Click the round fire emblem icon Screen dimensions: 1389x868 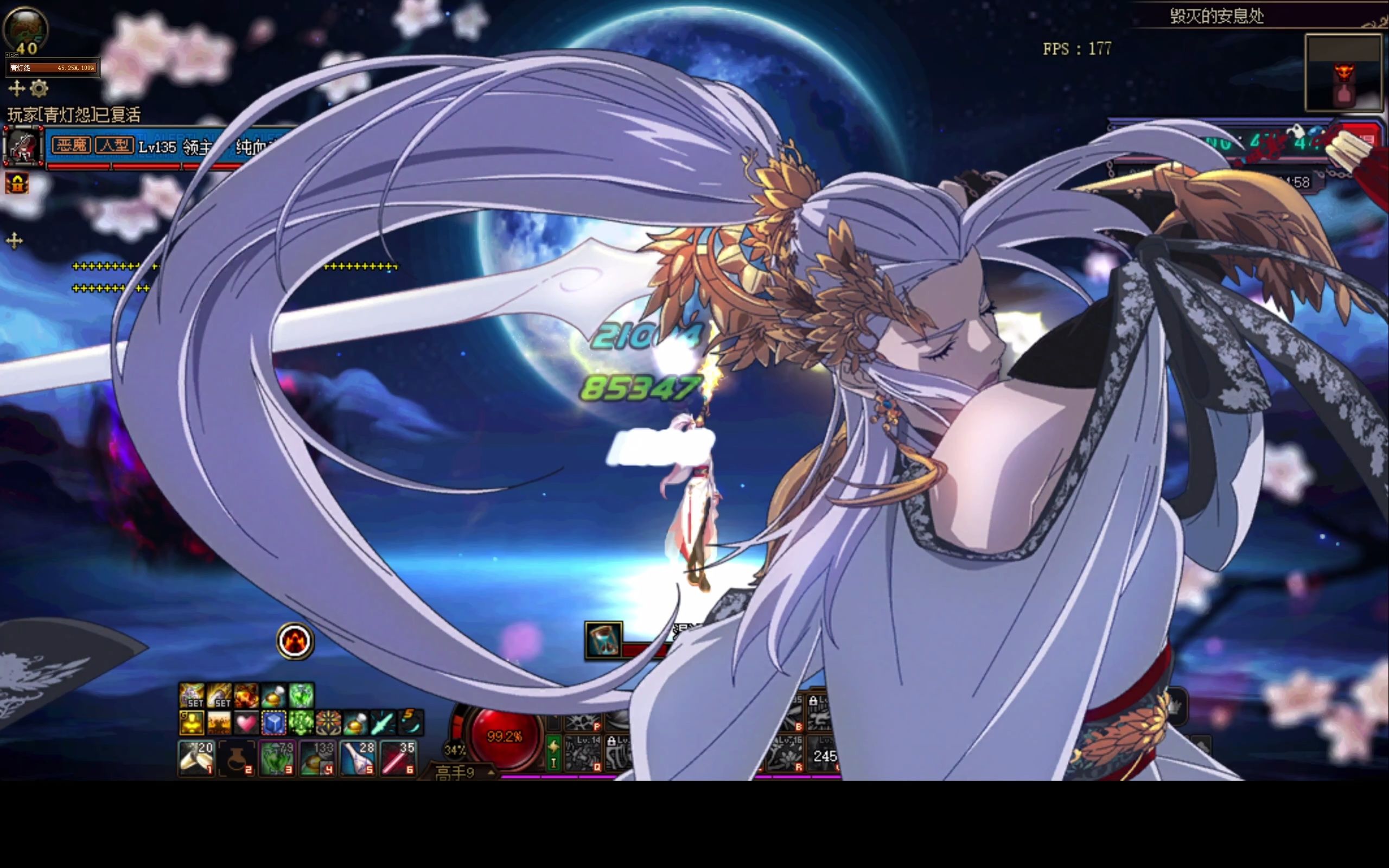[295, 641]
